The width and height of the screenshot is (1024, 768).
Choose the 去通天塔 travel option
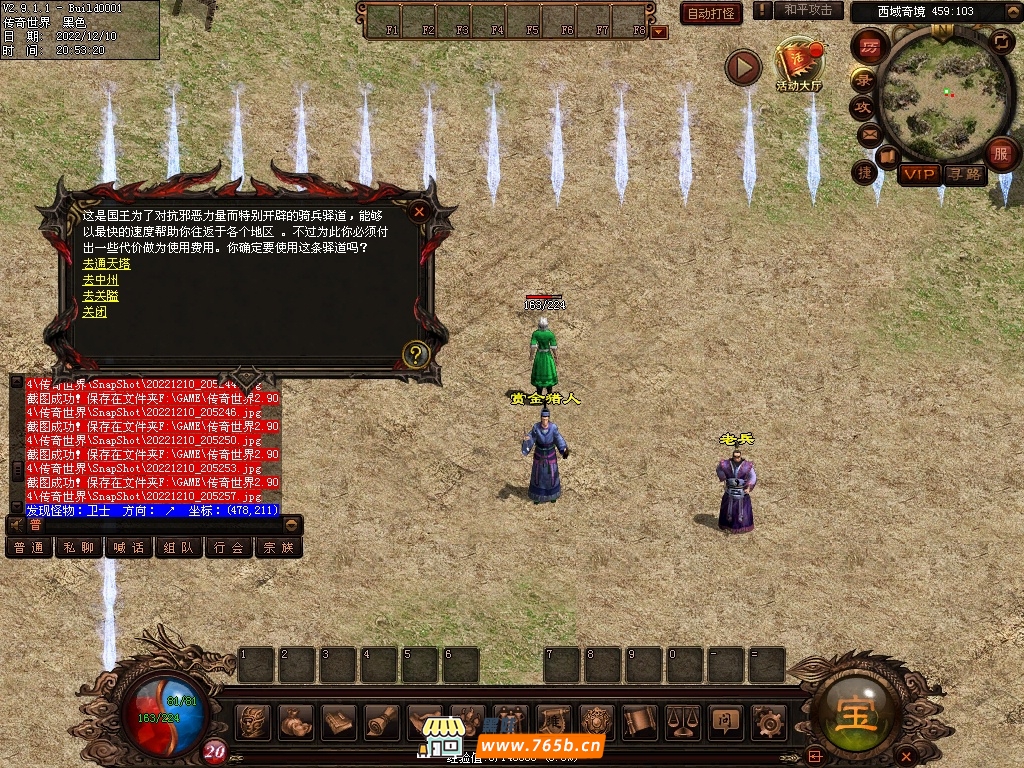pyautogui.click(x=106, y=264)
